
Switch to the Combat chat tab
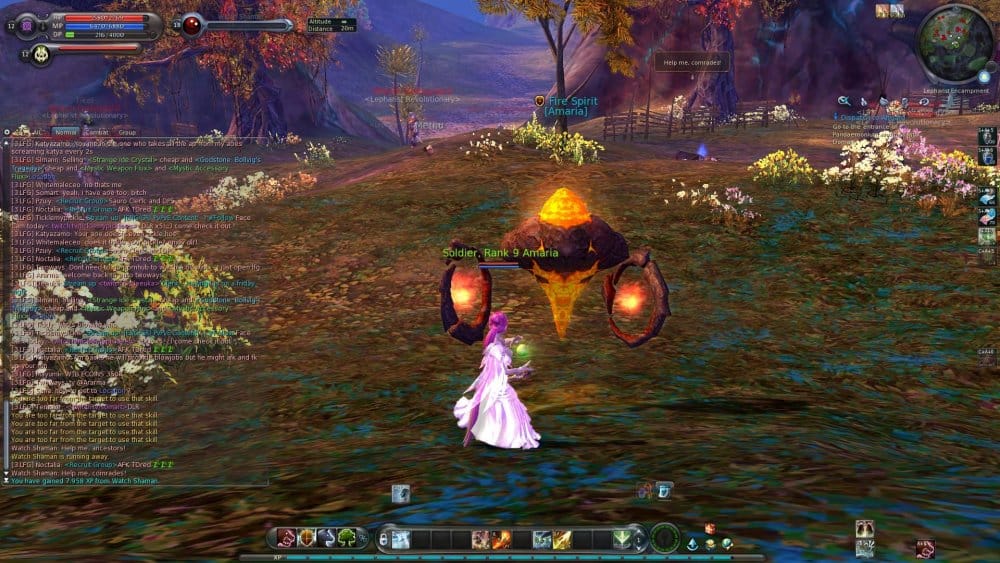point(97,132)
